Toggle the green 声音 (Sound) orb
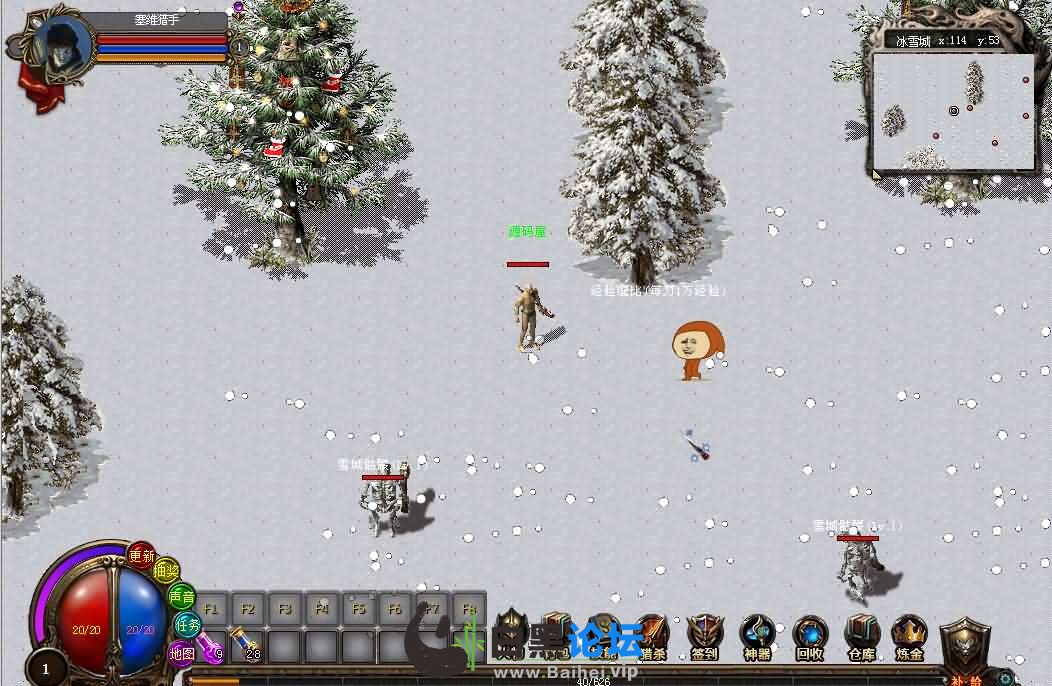This screenshot has height=686, width=1052. [181, 597]
